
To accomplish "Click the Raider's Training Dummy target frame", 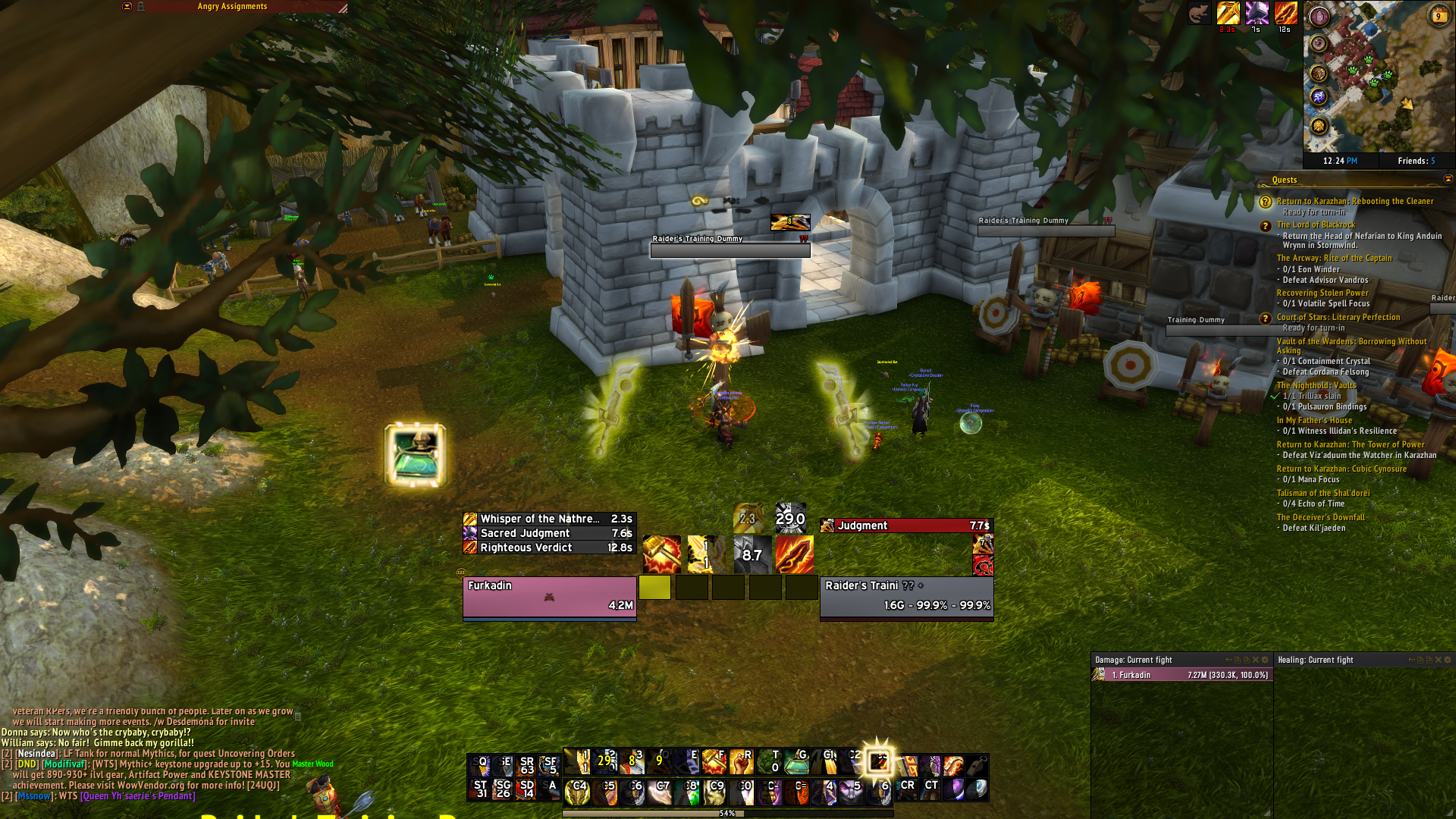I will tap(906, 597).
